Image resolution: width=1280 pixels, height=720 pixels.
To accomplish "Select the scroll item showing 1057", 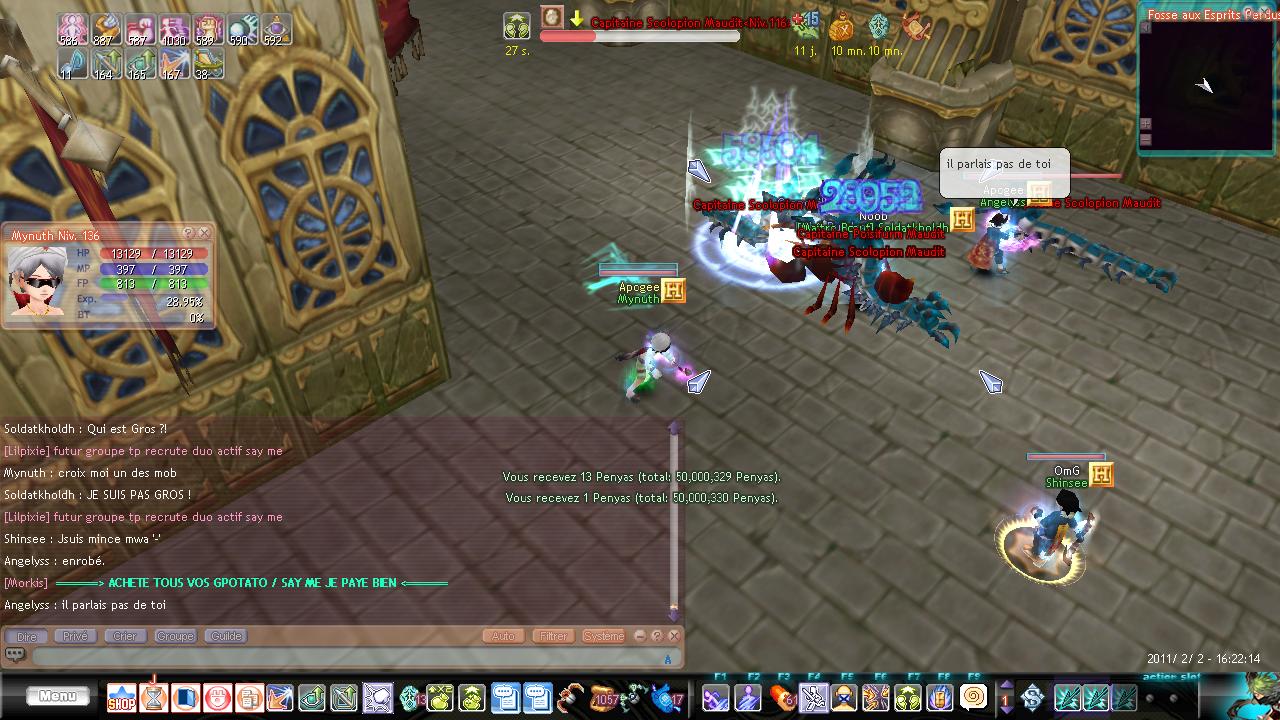I will click(x=604, y=697).
